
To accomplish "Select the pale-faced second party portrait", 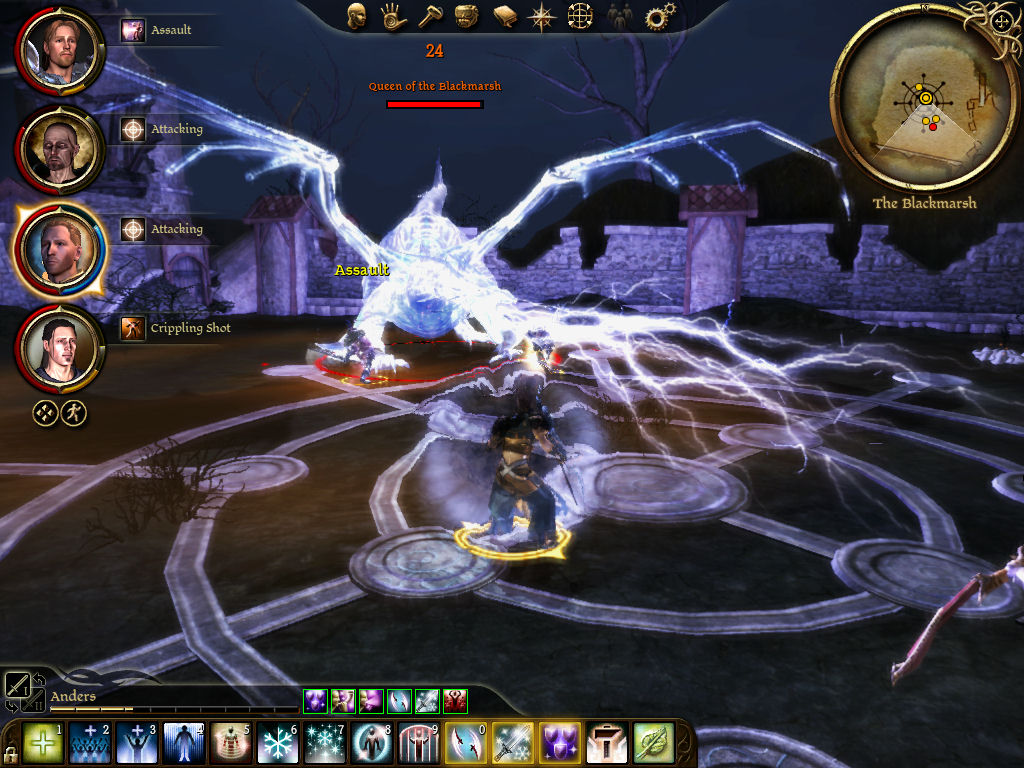I will [60, 149].
